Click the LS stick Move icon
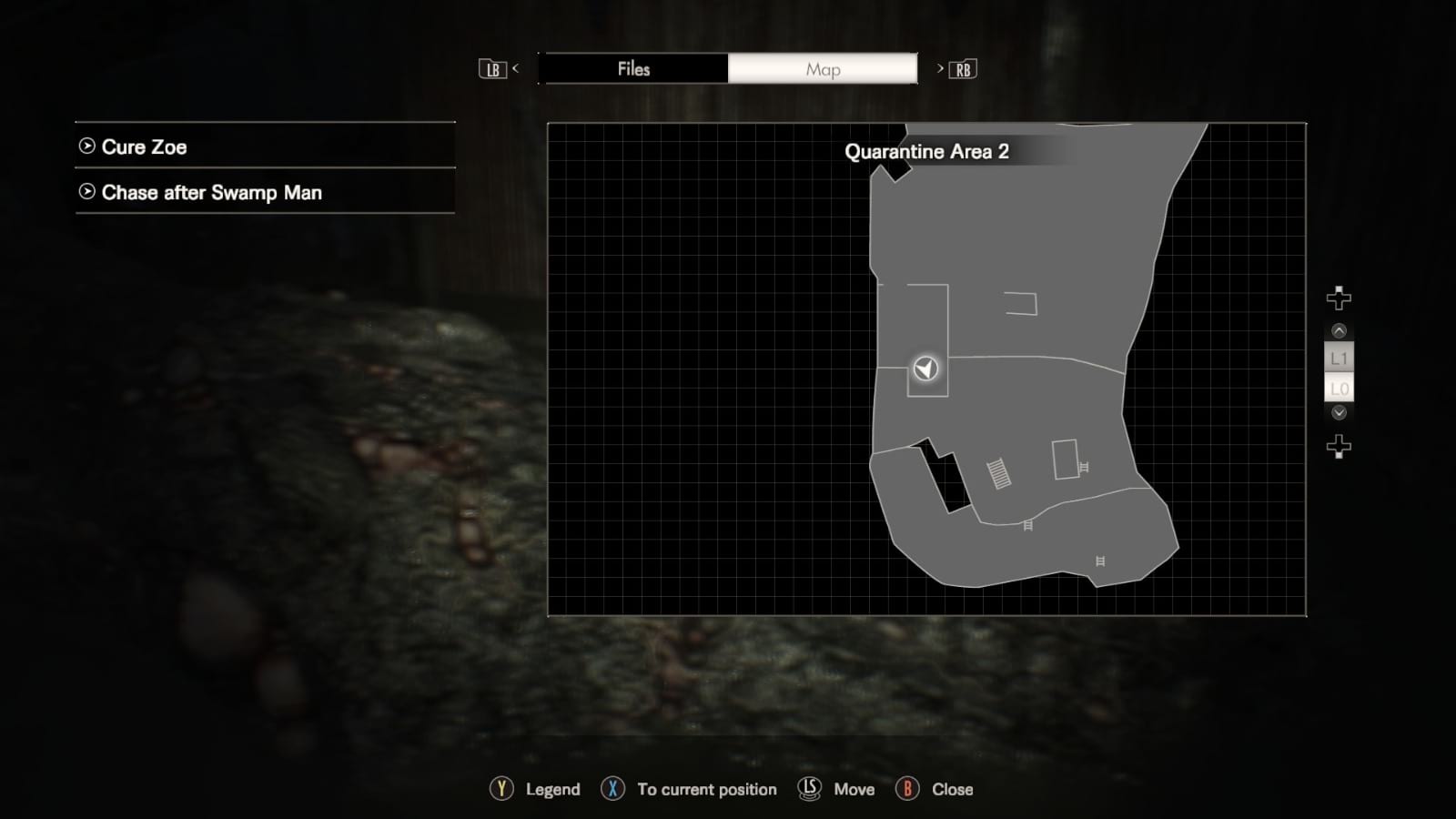 coord(811,789)
